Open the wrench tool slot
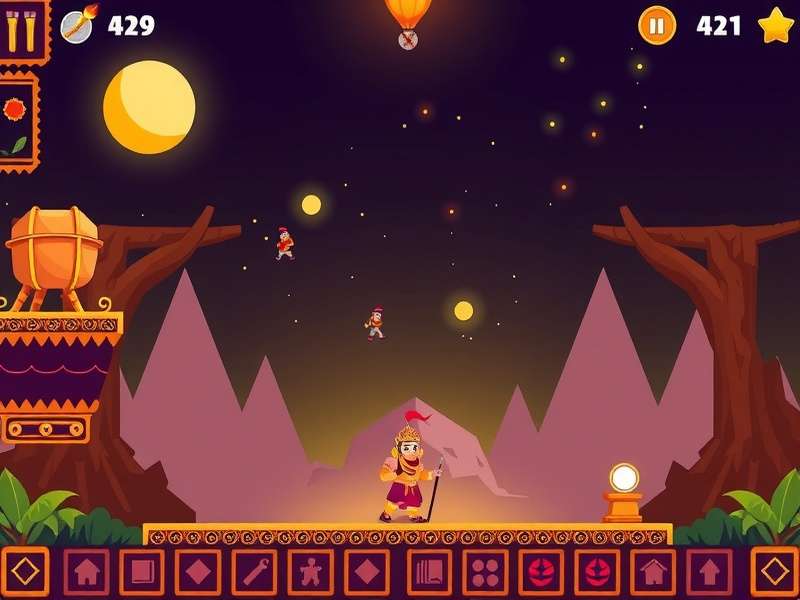The width and height of the screenshot is (800, 600). pyautogui.click(x=255, y=572)
